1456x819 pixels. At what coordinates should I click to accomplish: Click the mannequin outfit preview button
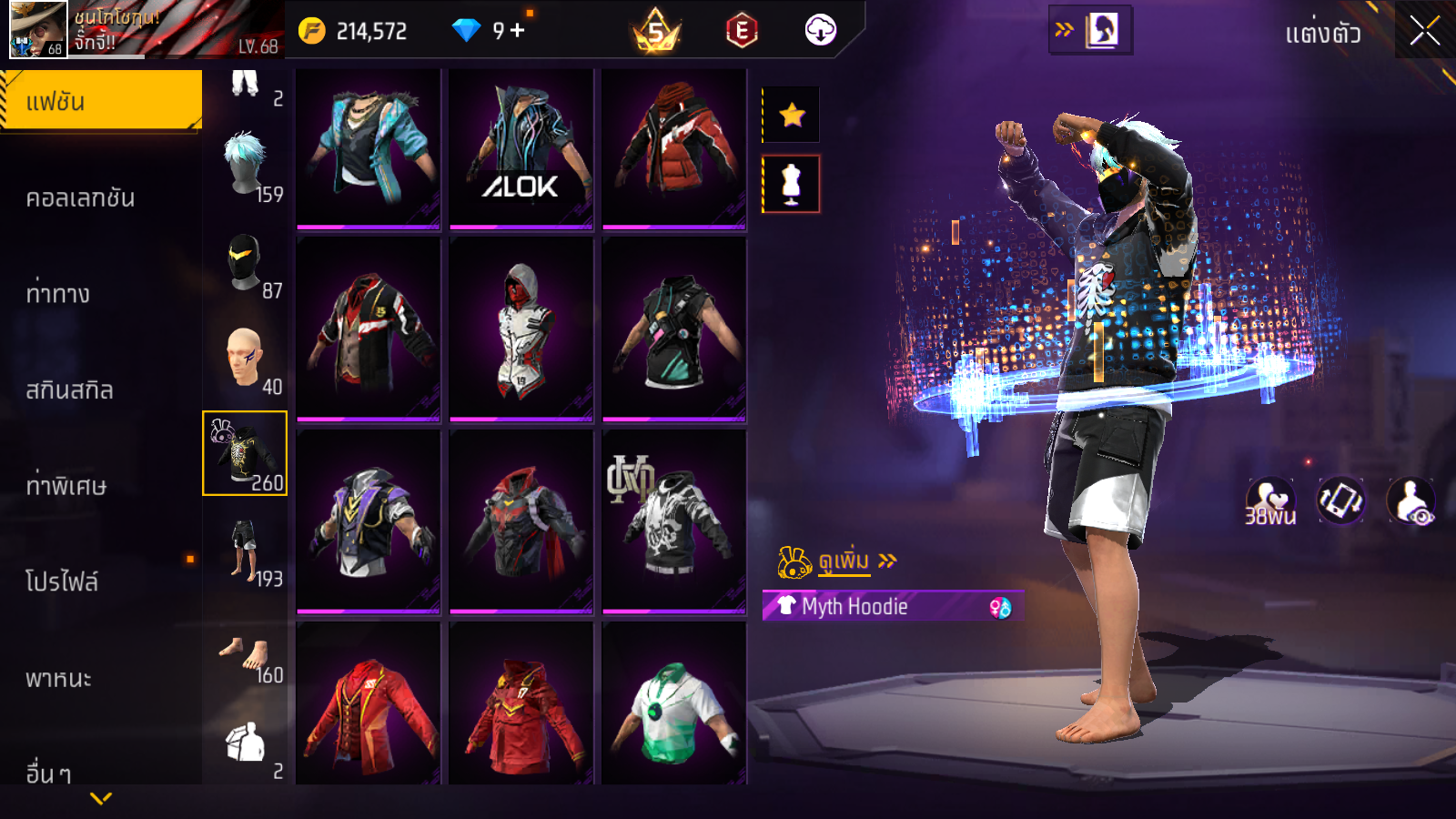coord(791,184)
